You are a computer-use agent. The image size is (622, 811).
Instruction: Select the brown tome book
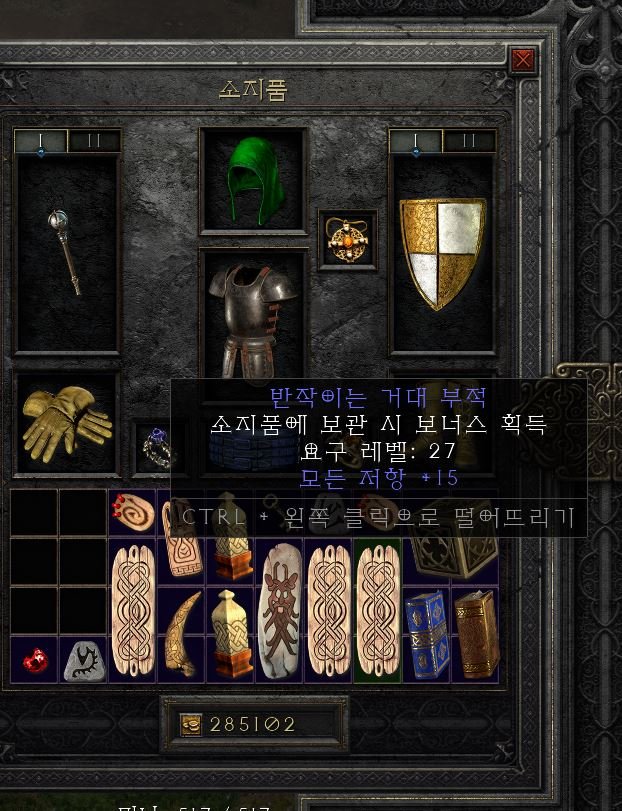pyautogui.click(x=475, y=634)
